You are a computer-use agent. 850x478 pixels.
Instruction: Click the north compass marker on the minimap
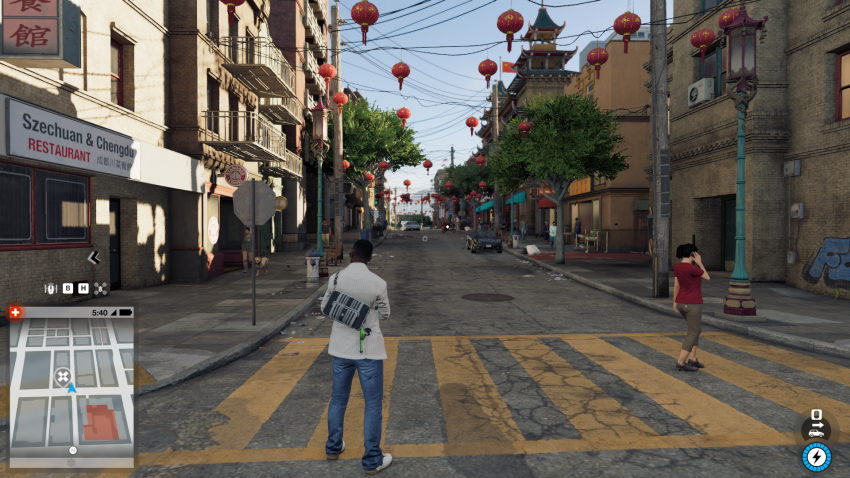(x=72, y=451)
